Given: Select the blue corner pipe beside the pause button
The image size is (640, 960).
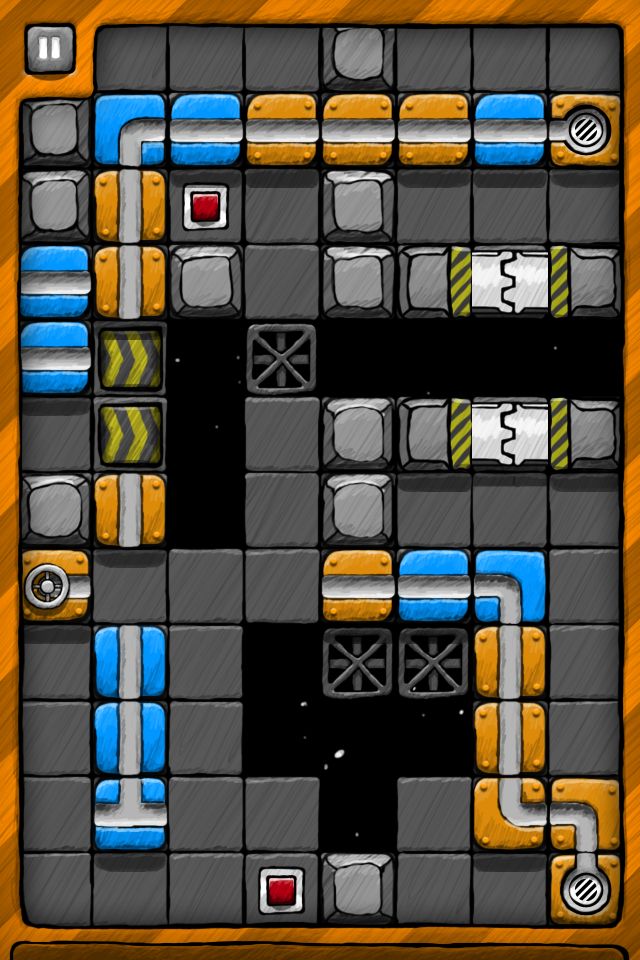Looking at the screenshot, I should coord(130,129).
